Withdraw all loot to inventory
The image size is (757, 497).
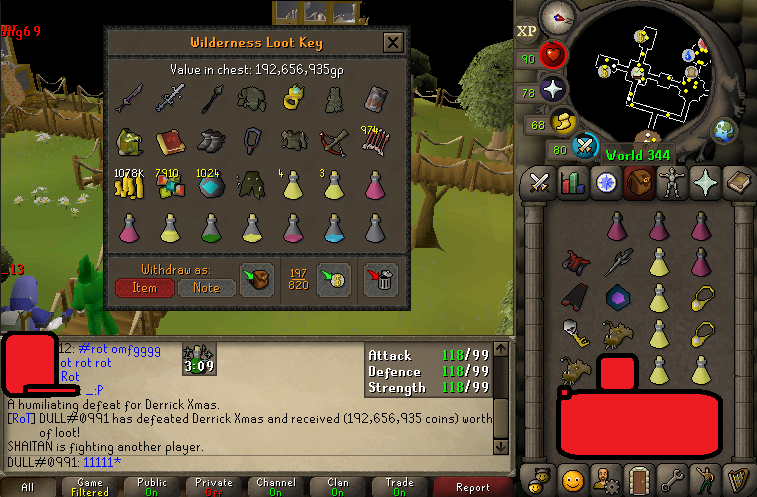(x=258, y=279)
